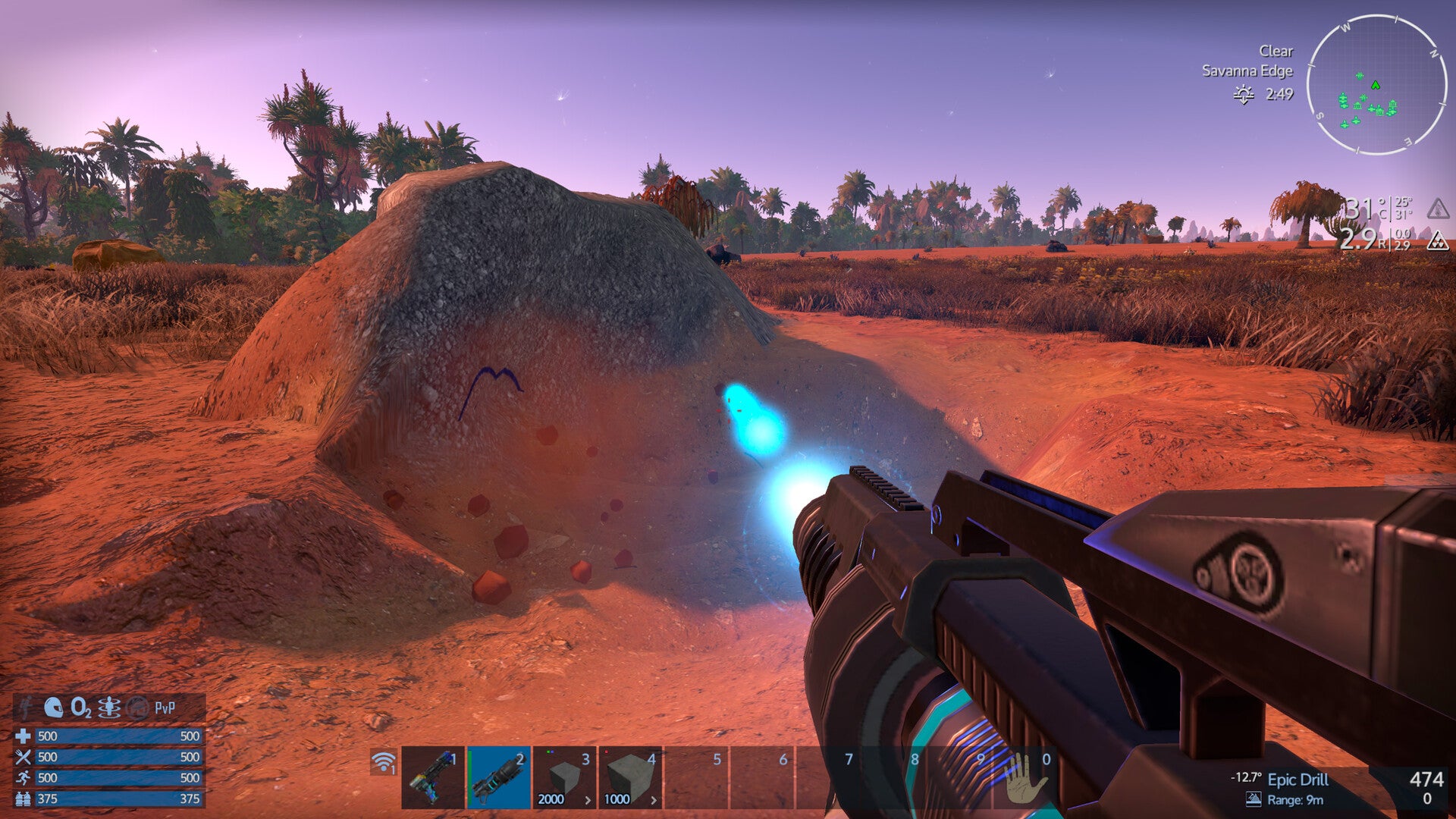Viewport: 1456px width, 819px height.
Task: Select the stamina running-figure icon
Action: (24, 777)
